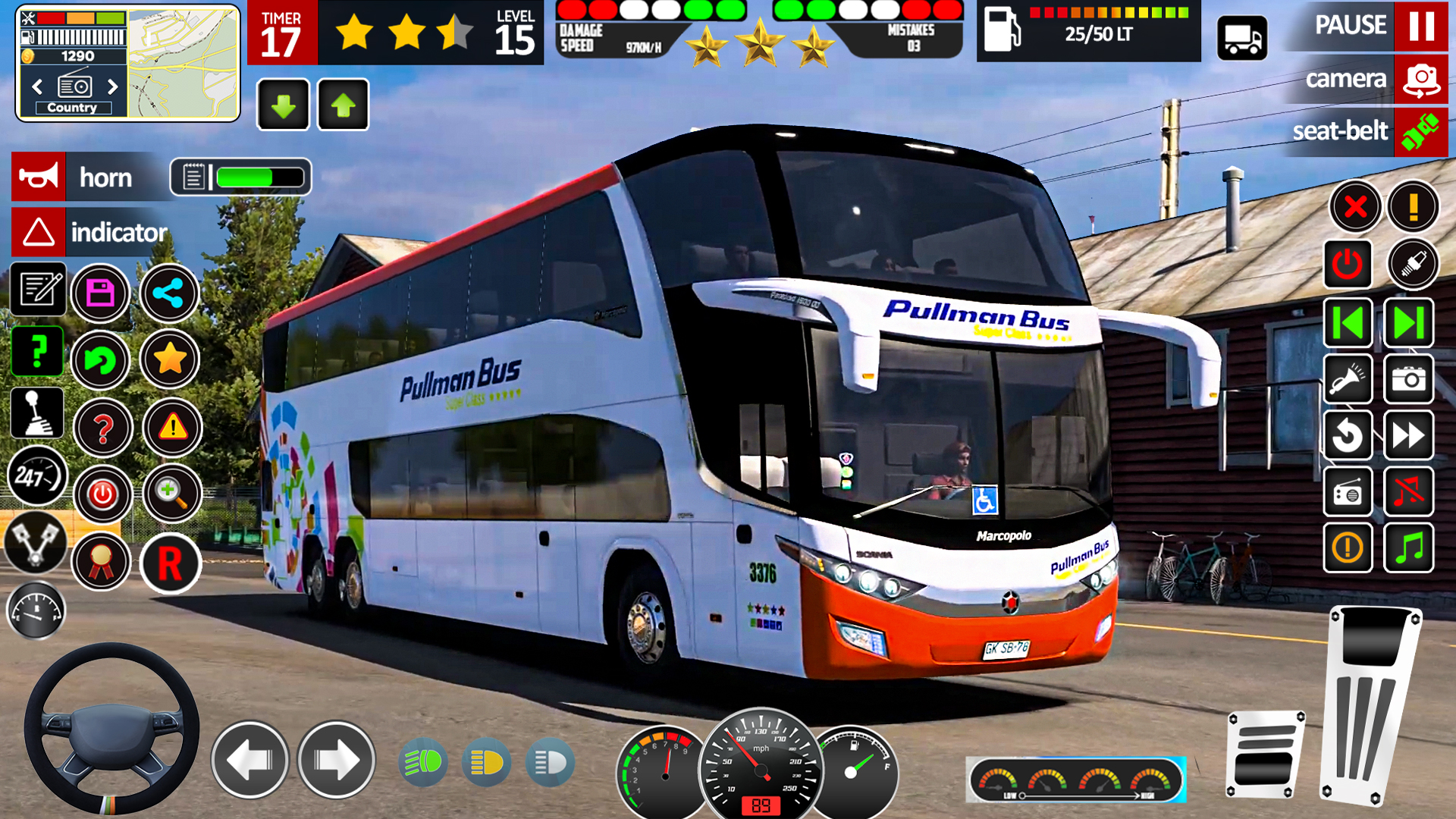This screenshot has width=1456, height=819.
Task: Toggle the hazard indicator button
Action: 39,233
